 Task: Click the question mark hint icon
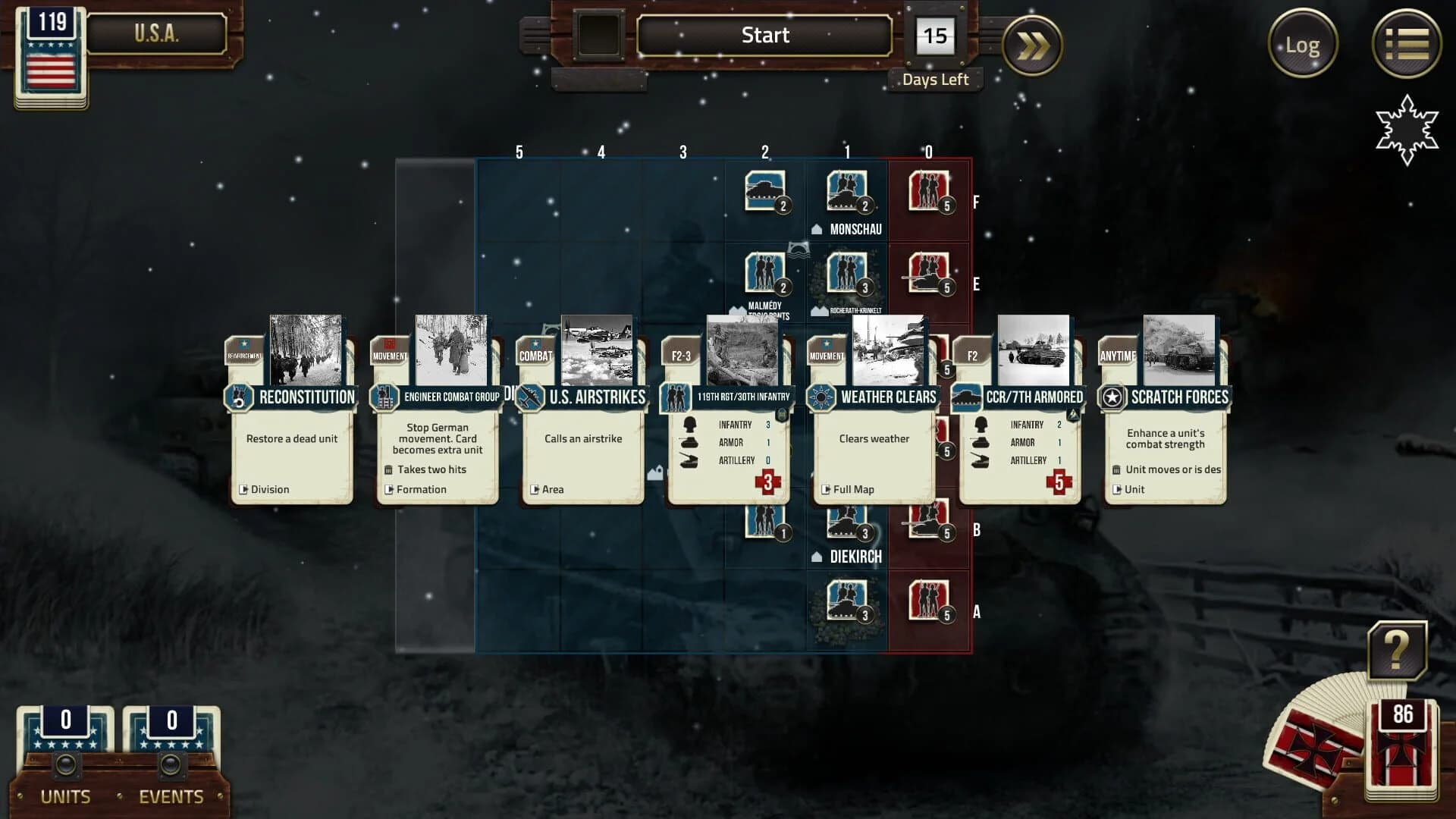[1398, 648]
